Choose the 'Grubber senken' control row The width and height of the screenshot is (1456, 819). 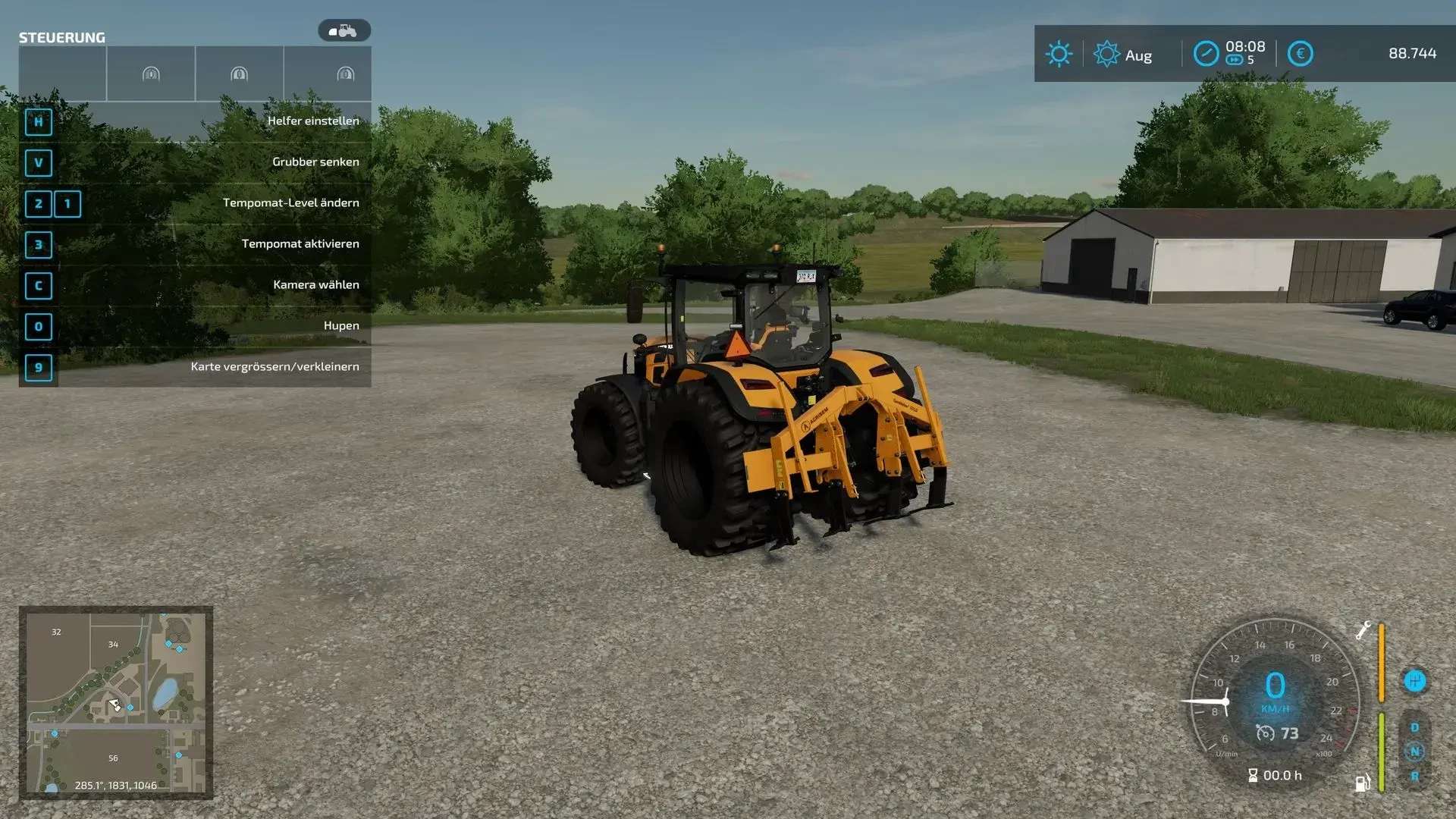pos(195,162)
